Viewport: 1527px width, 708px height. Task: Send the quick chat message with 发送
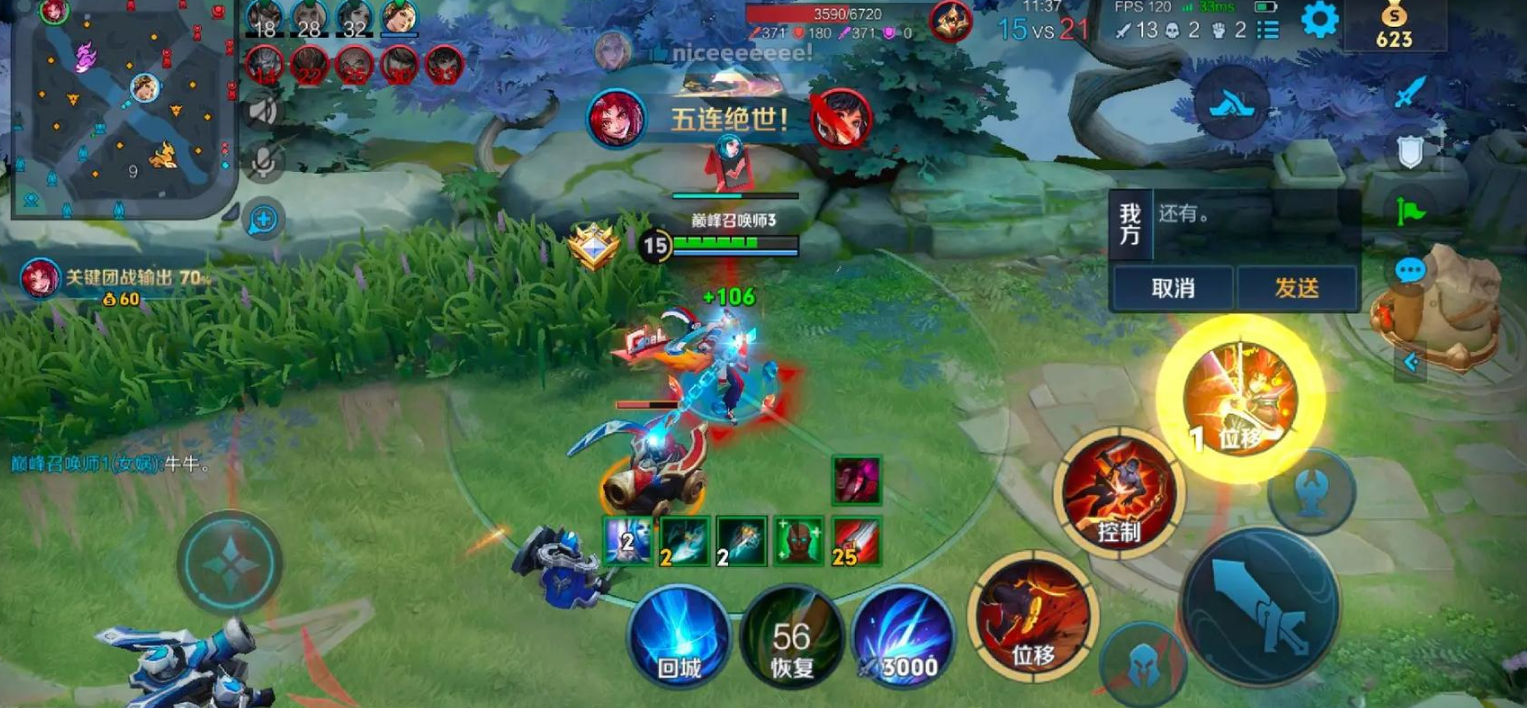(x=1296, y=288)
